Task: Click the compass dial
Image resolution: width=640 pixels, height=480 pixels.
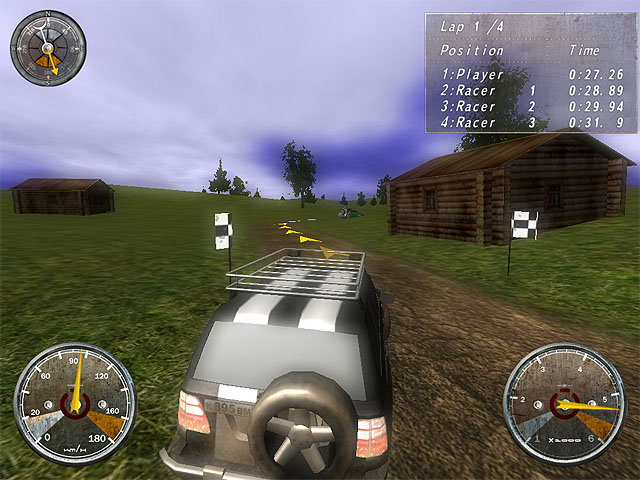Action: [48, 47]
